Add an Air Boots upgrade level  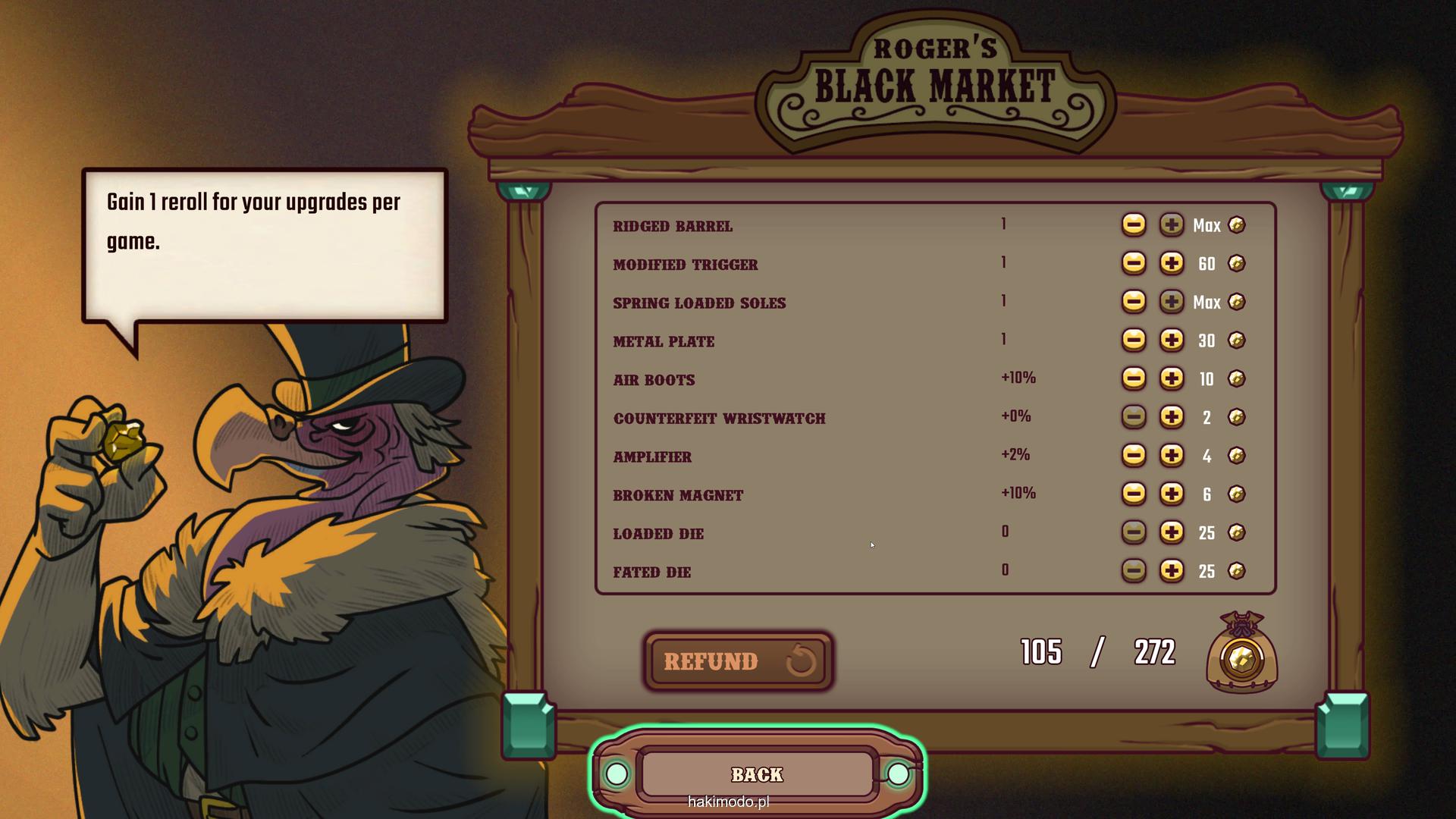[1171, 378]
